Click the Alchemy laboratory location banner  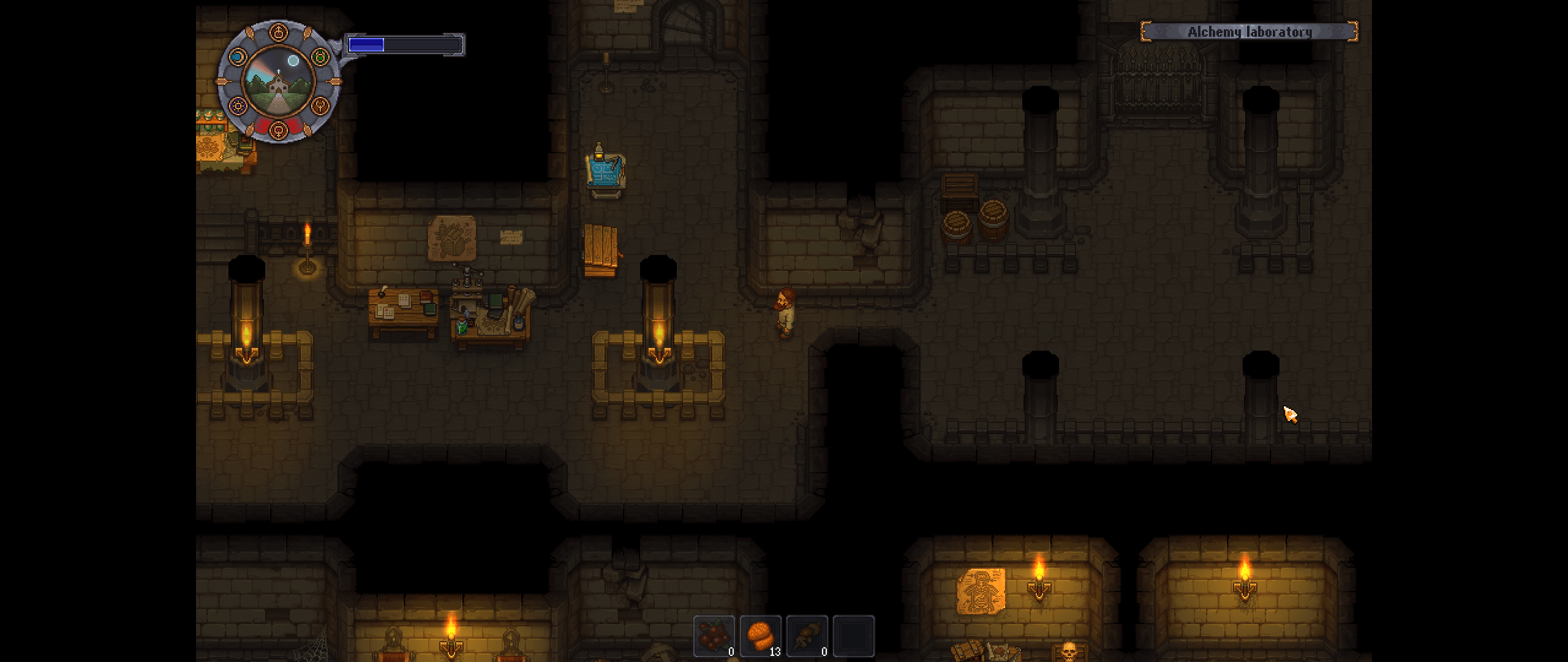(1249, 32)
